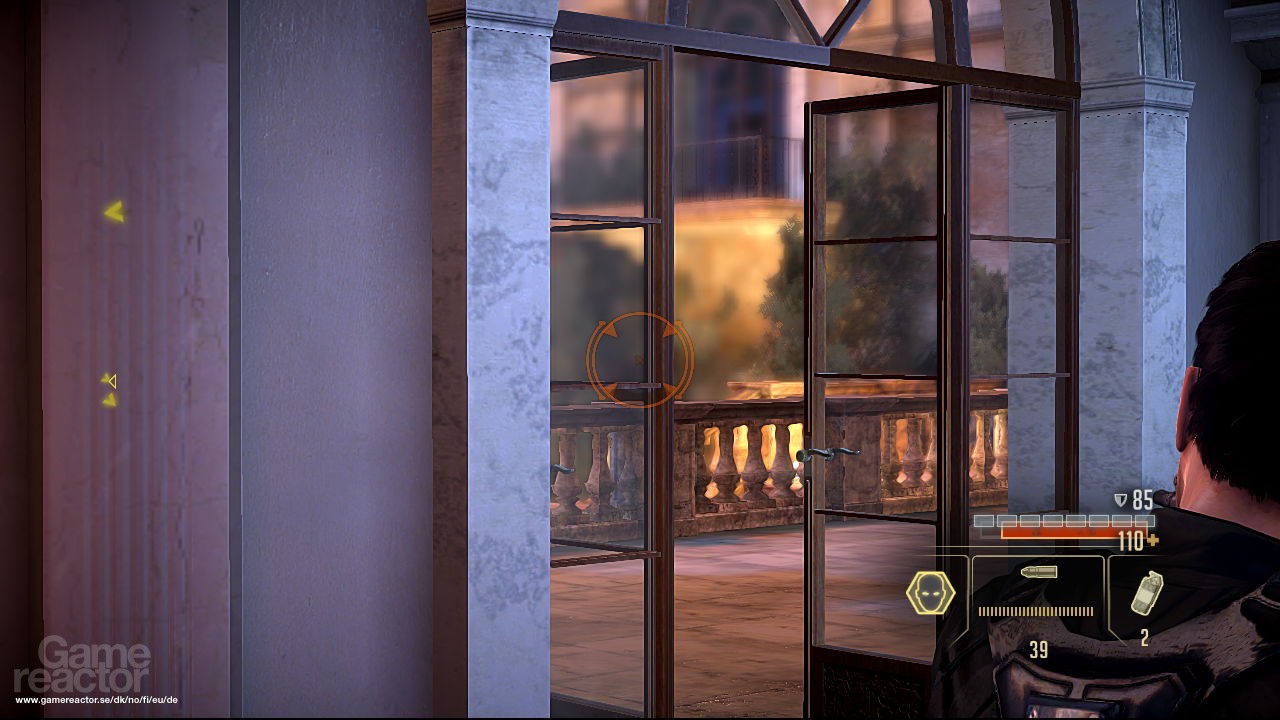
Task: Select the hexagonal mask ability icon
Action: coord(931,592)
